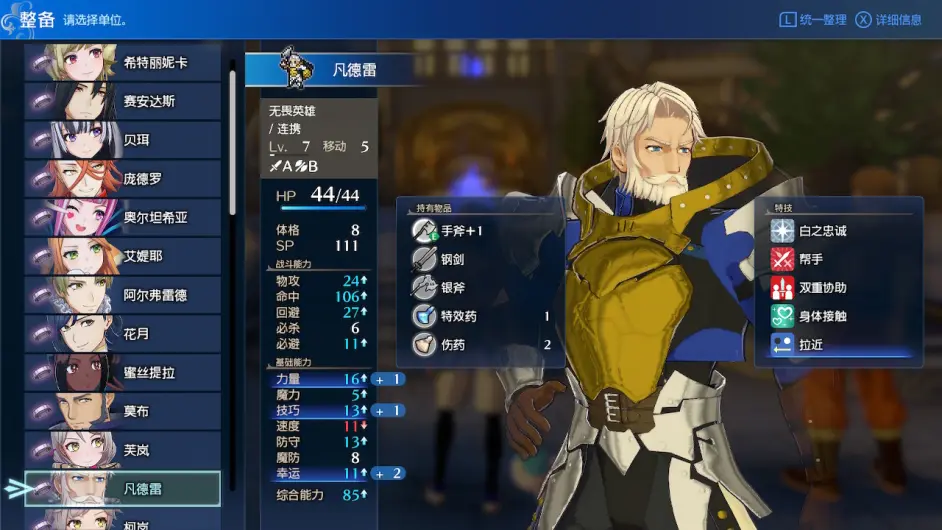Pick the 特效药 item
The image size is (942, 530).
click(x=458, y=316)
